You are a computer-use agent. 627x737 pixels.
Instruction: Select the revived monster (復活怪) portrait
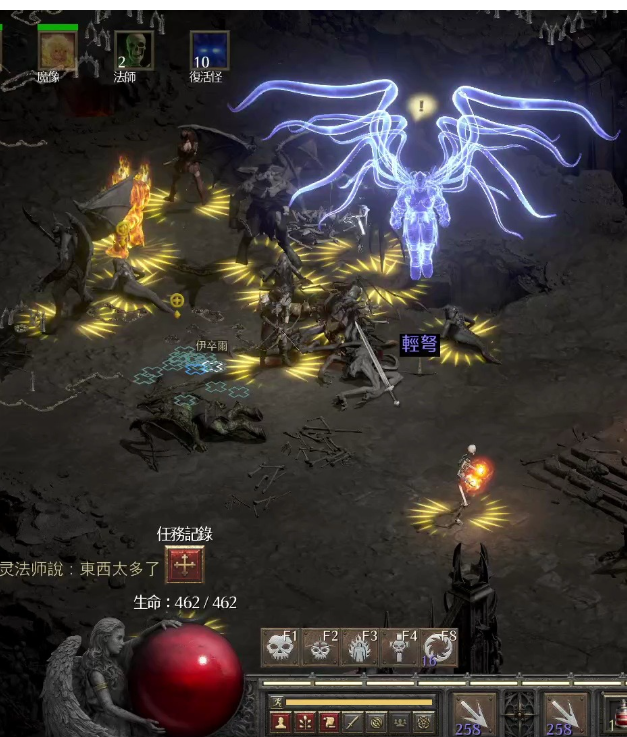(x=209, y=50)
